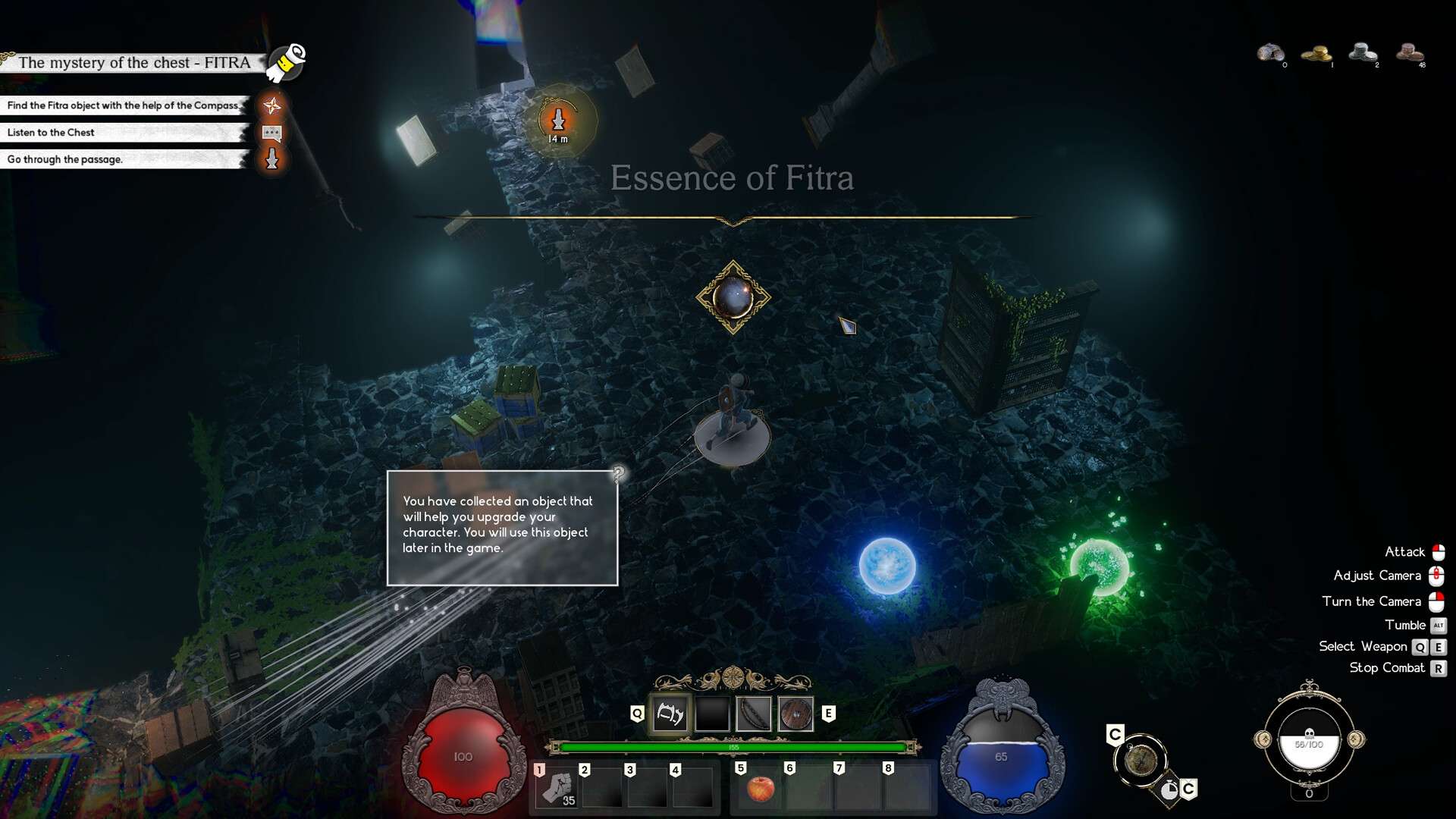The image size is (1456, 819).
Task: Click the passage waypoint marker showing 14 m
Action: pos(559,121)
